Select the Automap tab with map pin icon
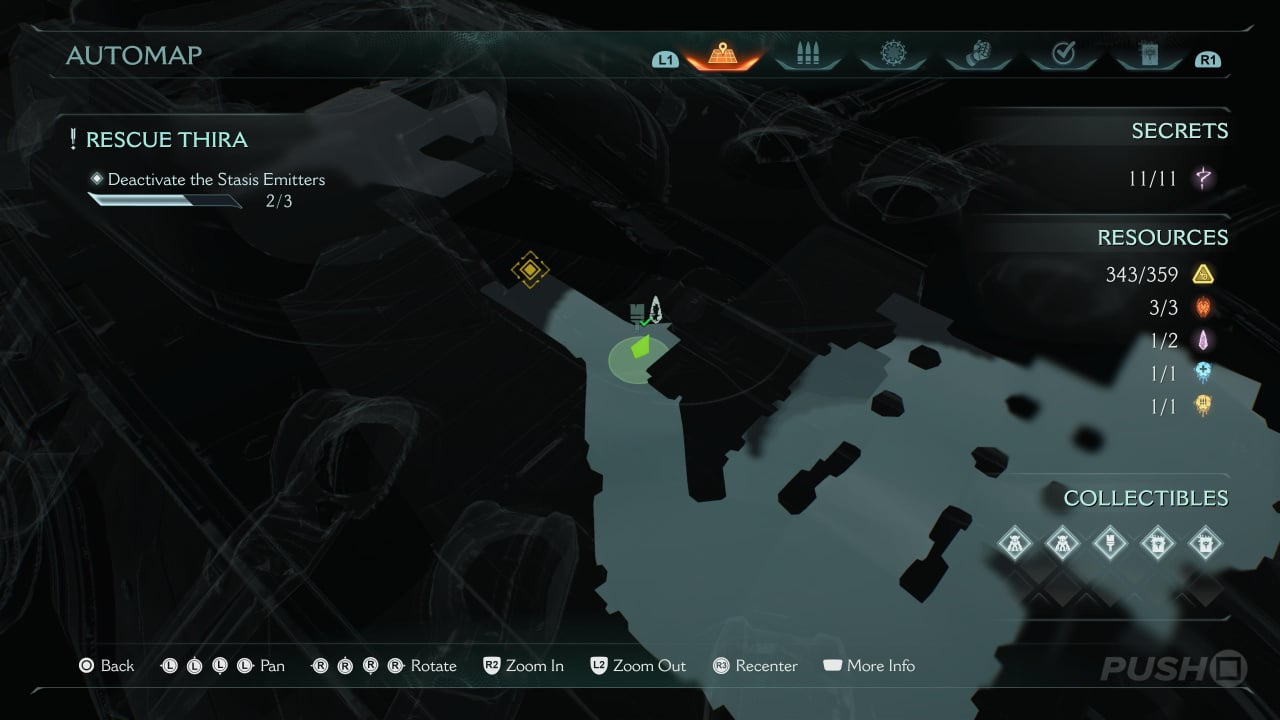This screenshot has width=1280, height=720. tap(721, 55)
